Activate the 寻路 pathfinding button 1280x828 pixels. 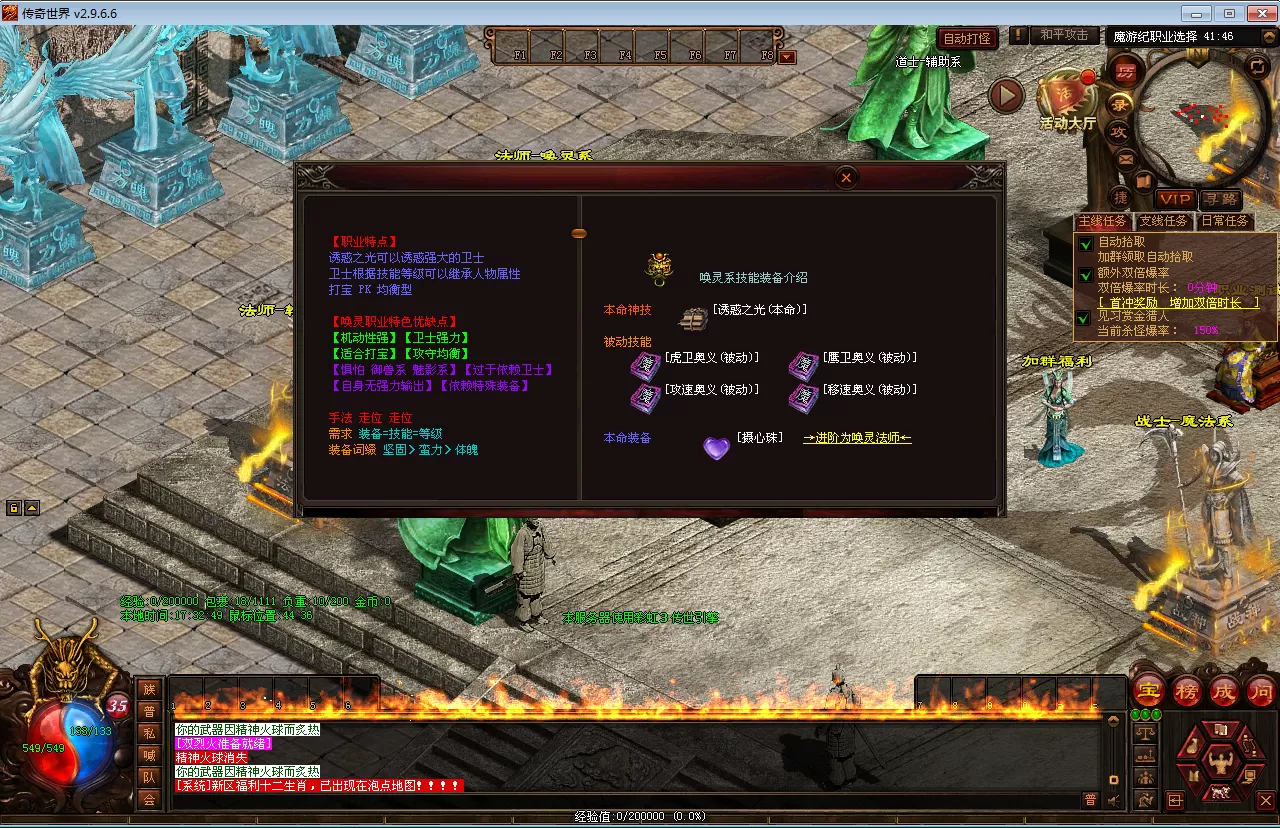pos(1220,200)
